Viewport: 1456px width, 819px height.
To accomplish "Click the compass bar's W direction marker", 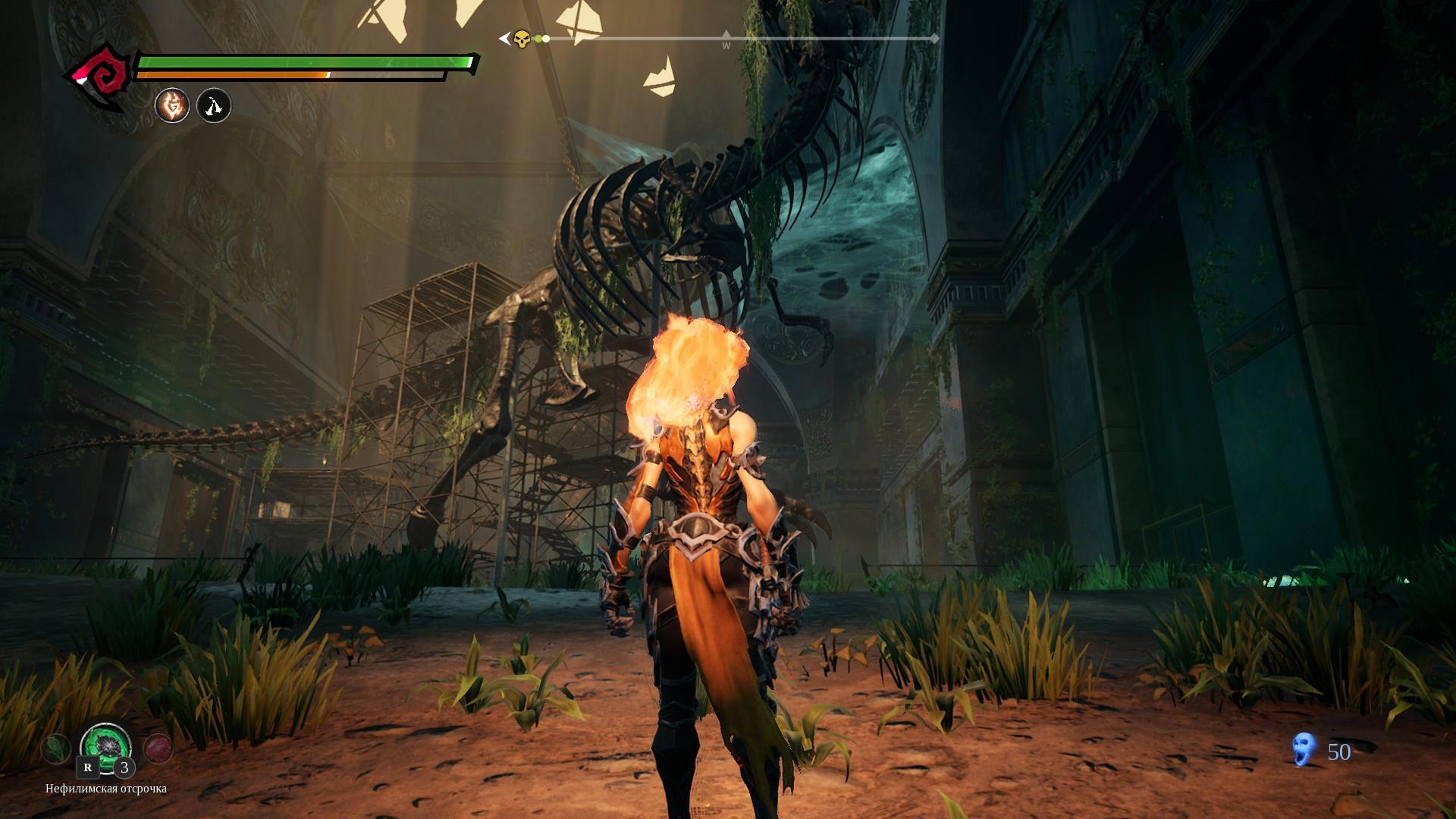I will [x=726, y=41].
